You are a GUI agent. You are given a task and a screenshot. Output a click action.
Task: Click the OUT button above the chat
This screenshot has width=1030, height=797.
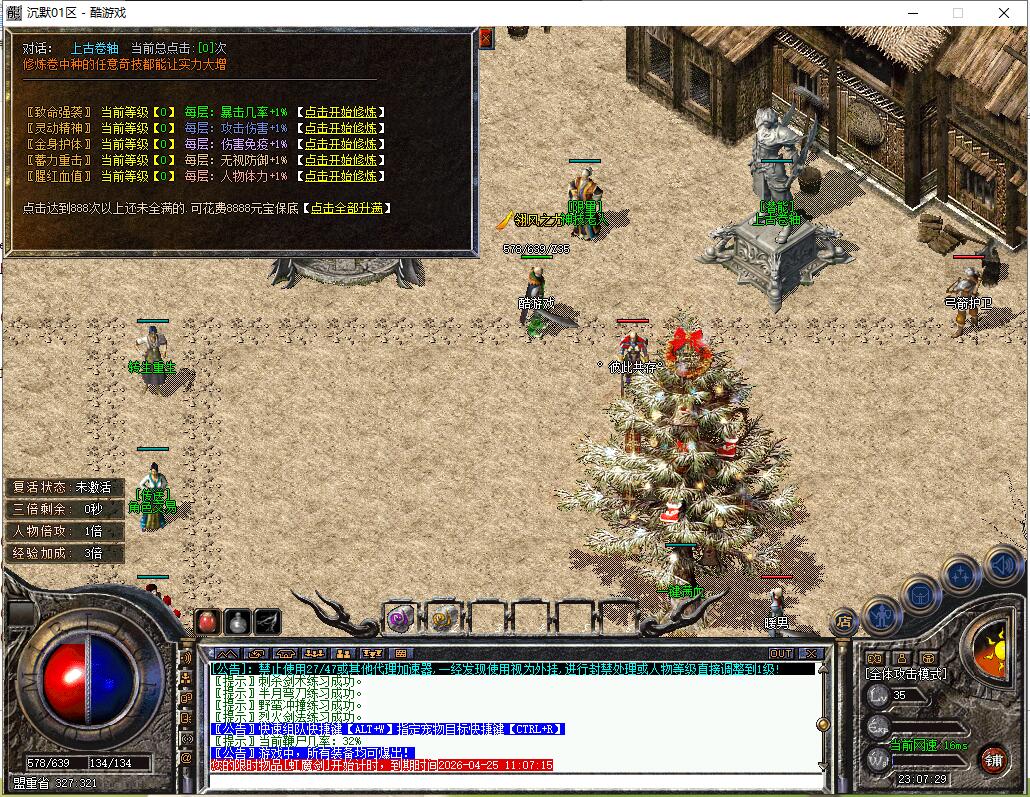(781, 653)
